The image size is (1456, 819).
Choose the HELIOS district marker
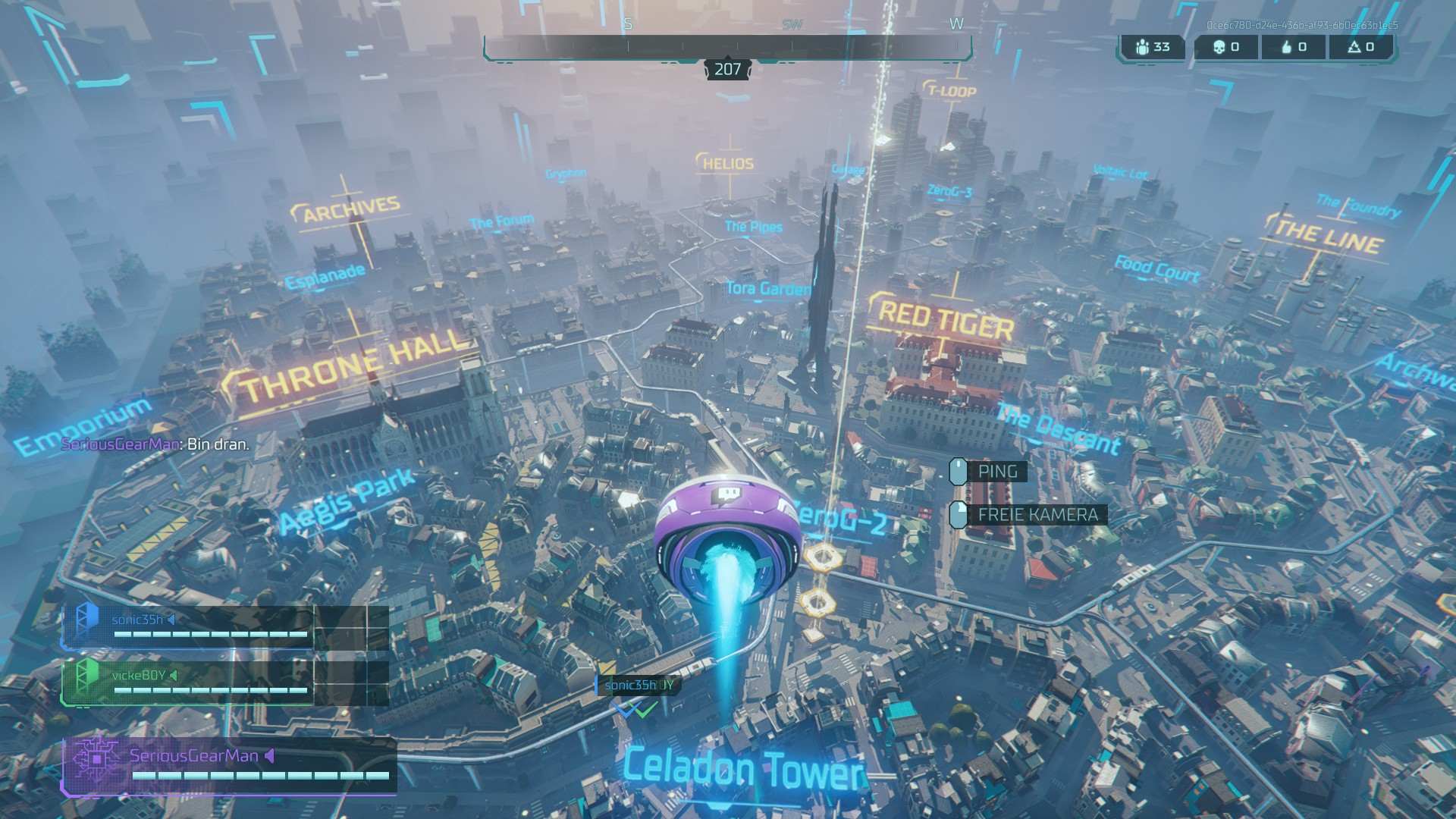click(x=727, y=163)
